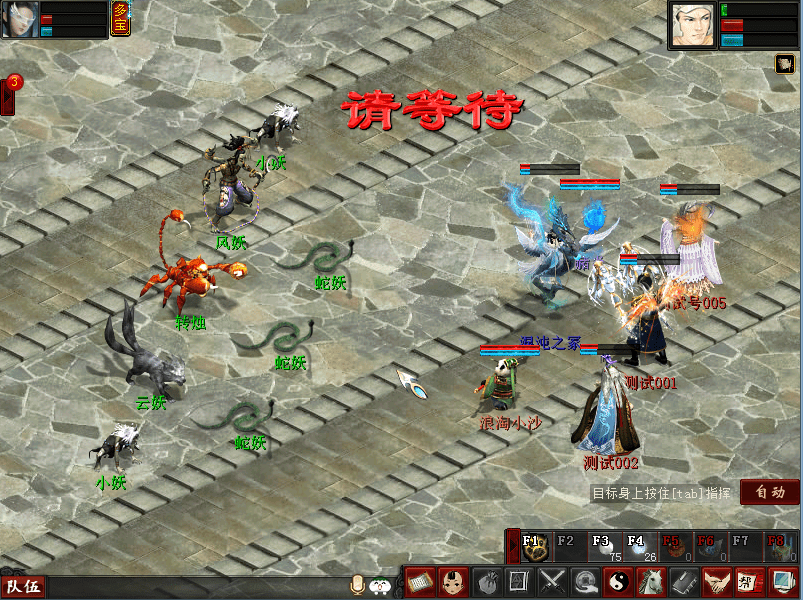Image resolution: width=803 pixels, height=600 pixels.
Task: Toggle the 自动 auto-battle button
Action: [769, 492]
